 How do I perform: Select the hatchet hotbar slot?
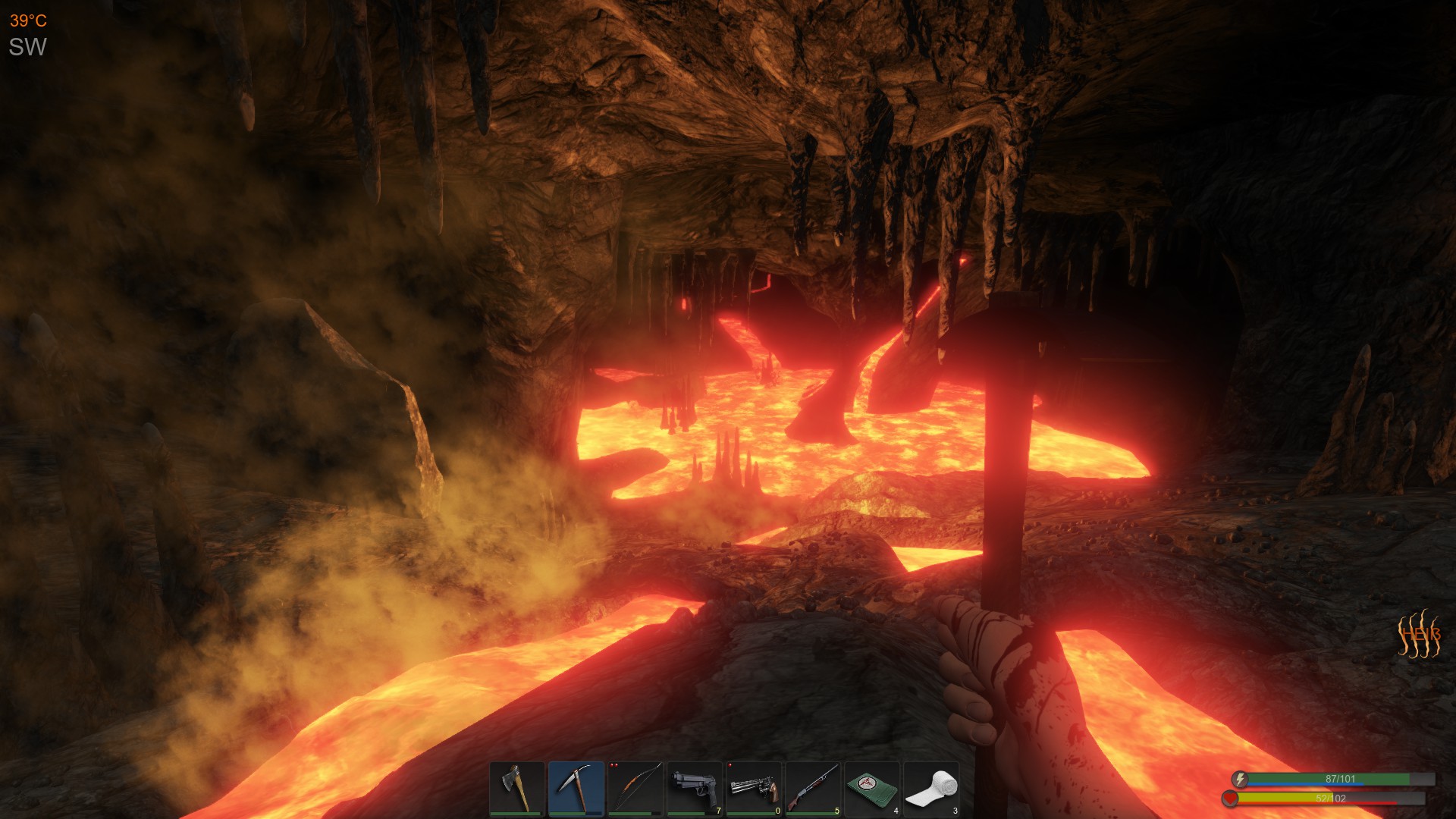coord(516,789)
